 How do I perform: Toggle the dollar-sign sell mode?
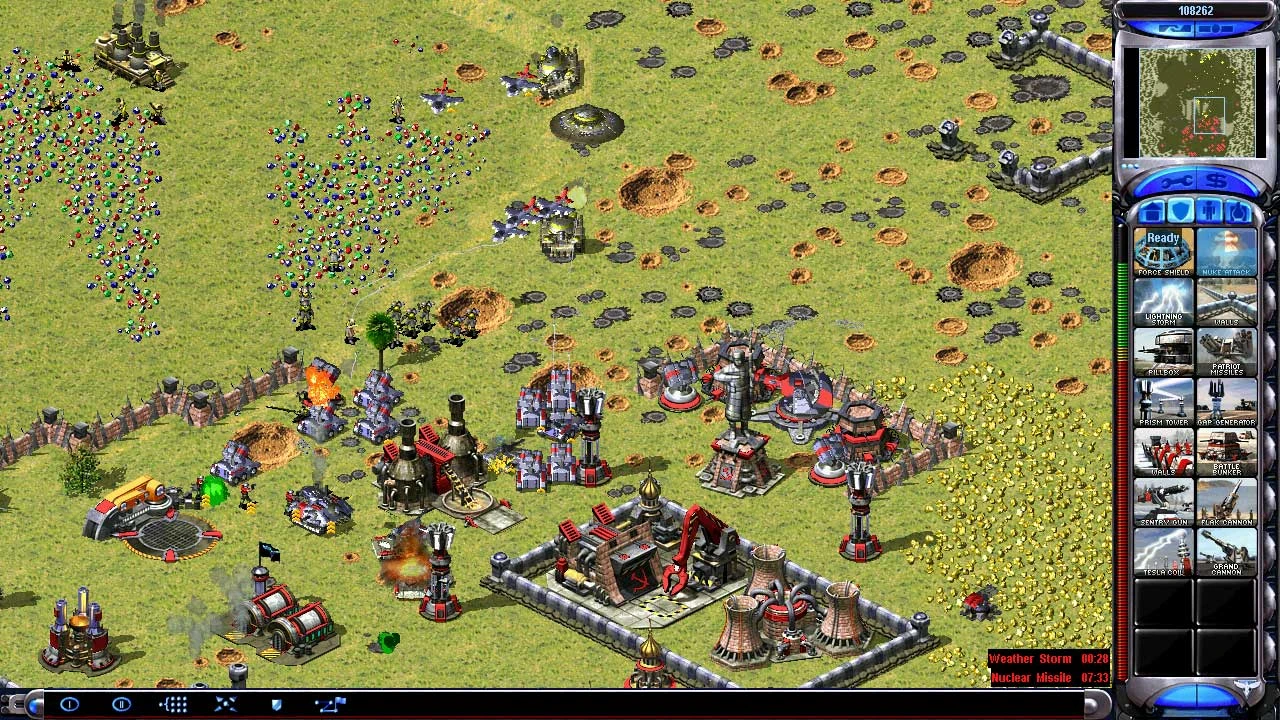point(1217,182)
